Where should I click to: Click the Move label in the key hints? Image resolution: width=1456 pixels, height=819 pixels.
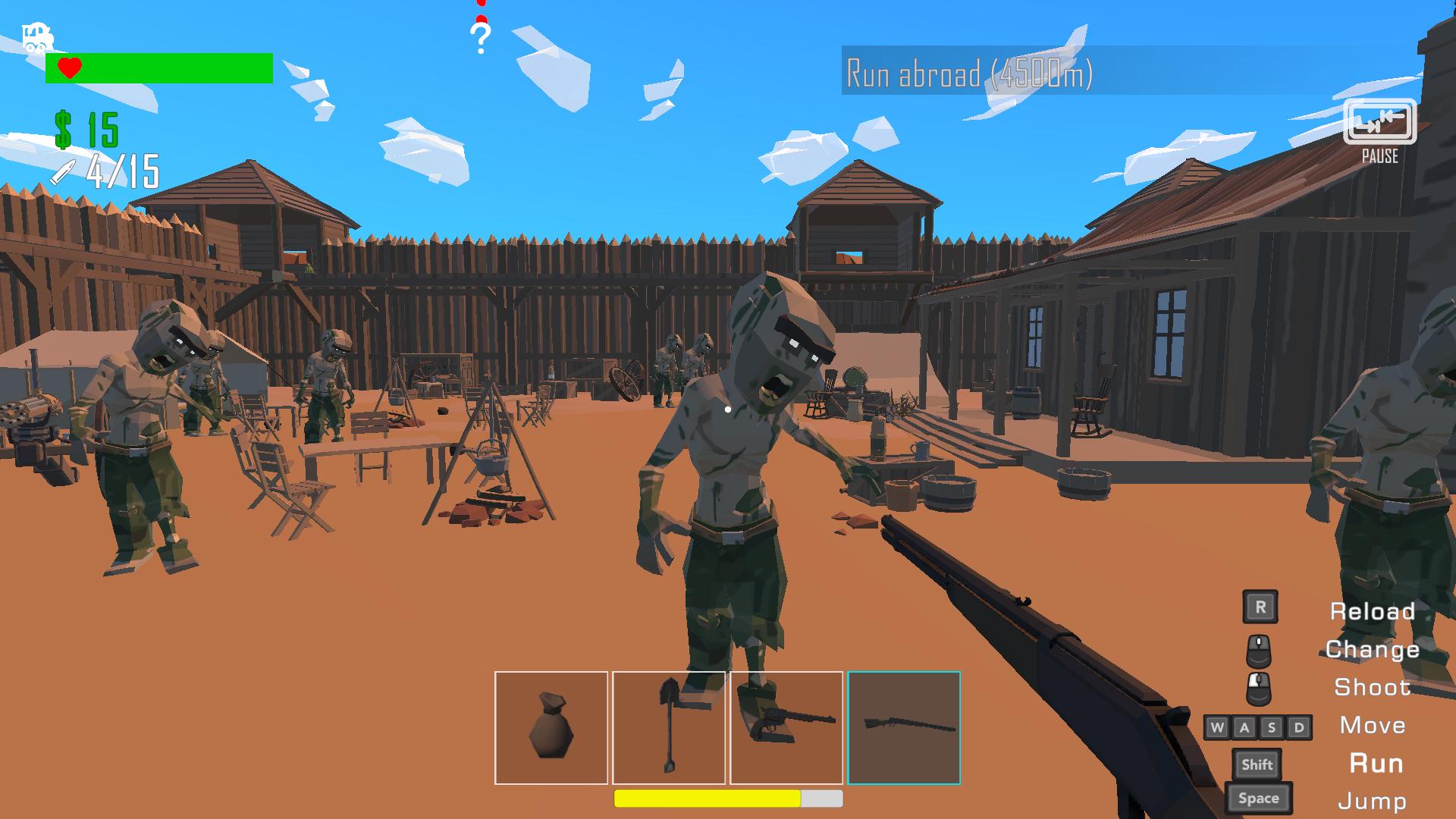pyautogui.click(x=1373, y=726)
